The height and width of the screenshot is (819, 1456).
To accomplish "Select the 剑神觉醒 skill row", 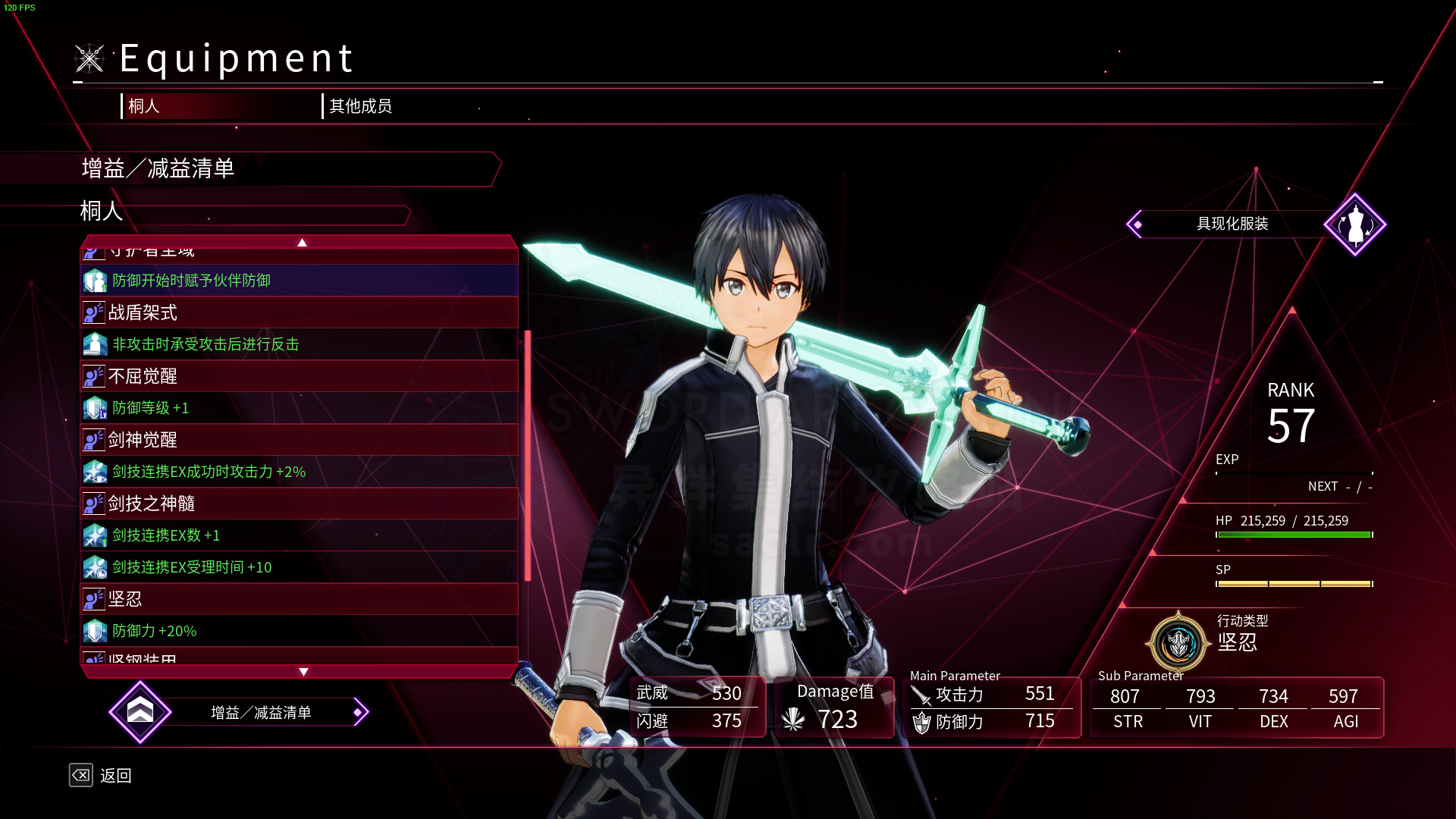I will point(299,440).
